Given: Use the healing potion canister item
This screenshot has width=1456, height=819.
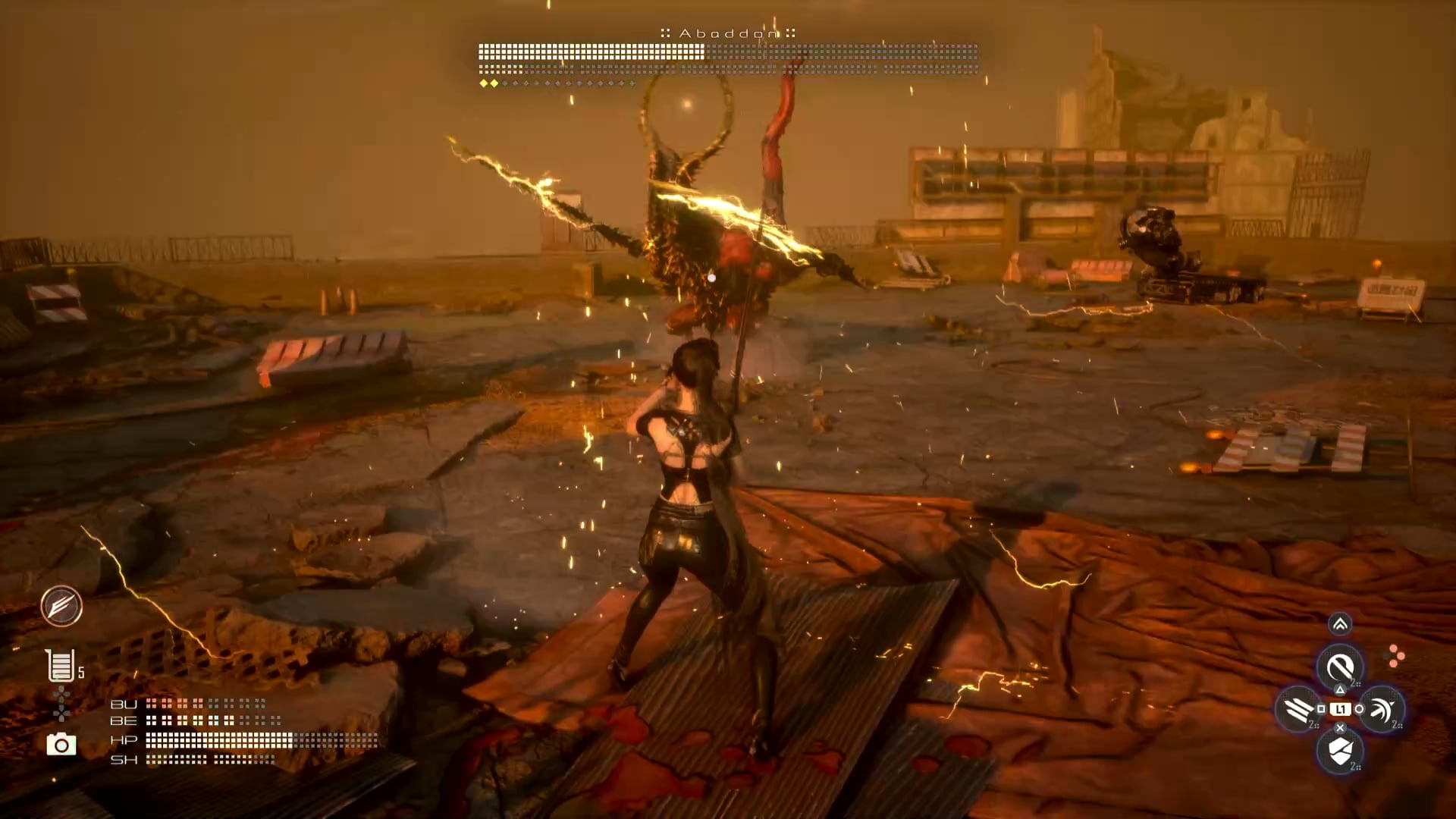Looking at the screenshot, I should 60,666.
